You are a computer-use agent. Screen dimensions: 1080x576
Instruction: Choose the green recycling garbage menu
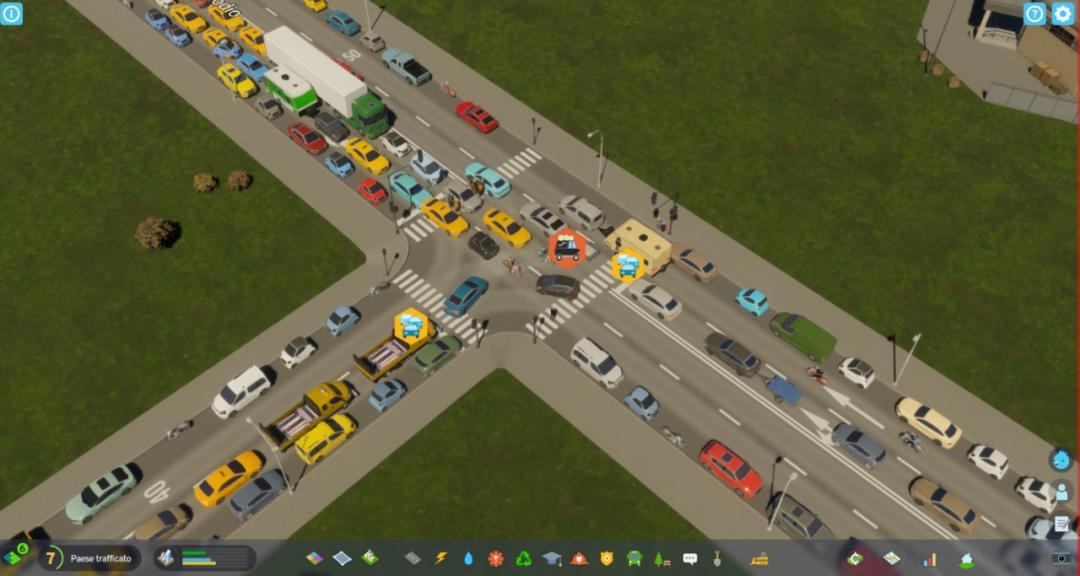tap(524, 558)
